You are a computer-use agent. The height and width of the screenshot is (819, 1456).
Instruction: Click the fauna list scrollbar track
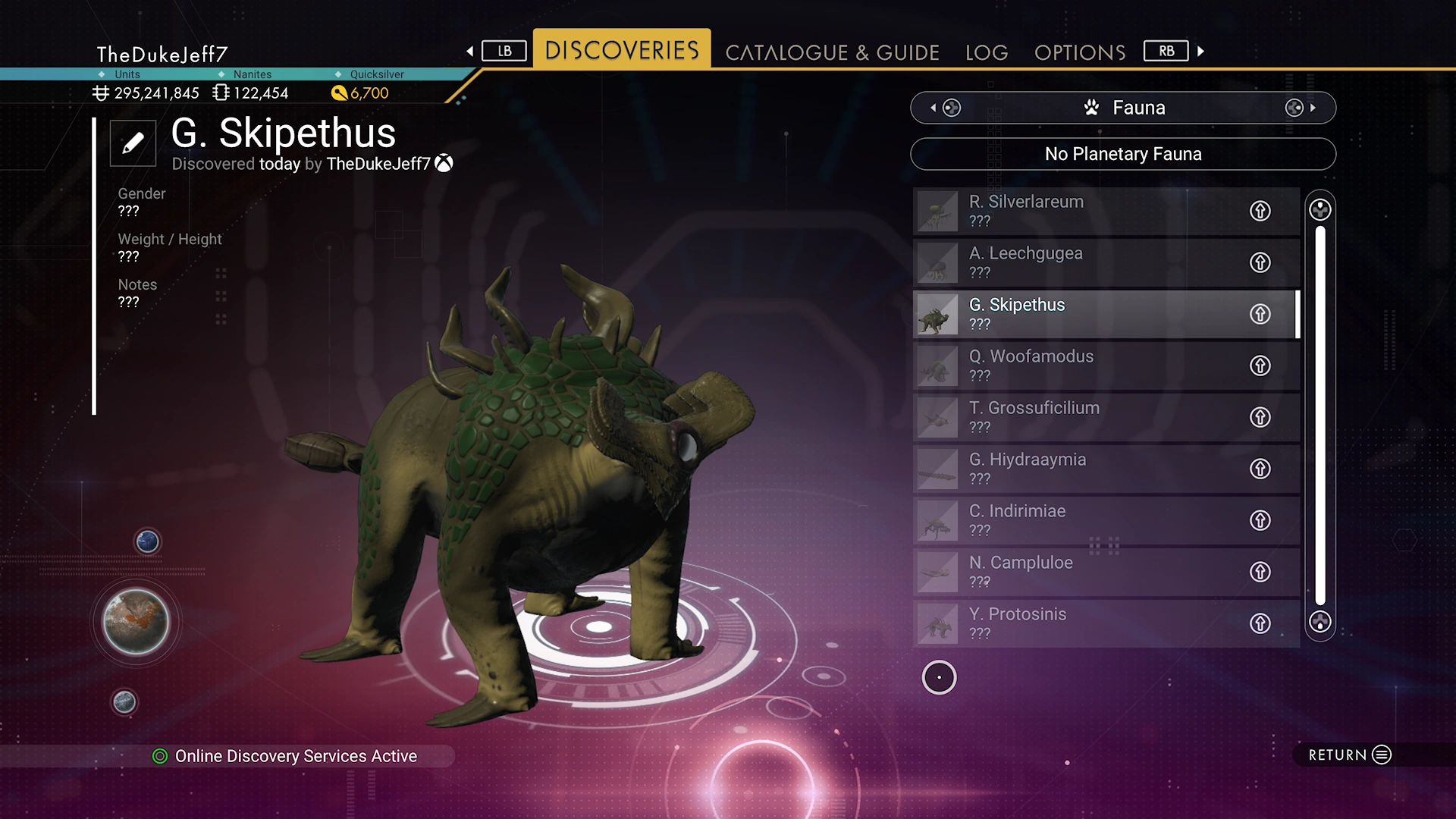pos(1320,416)
